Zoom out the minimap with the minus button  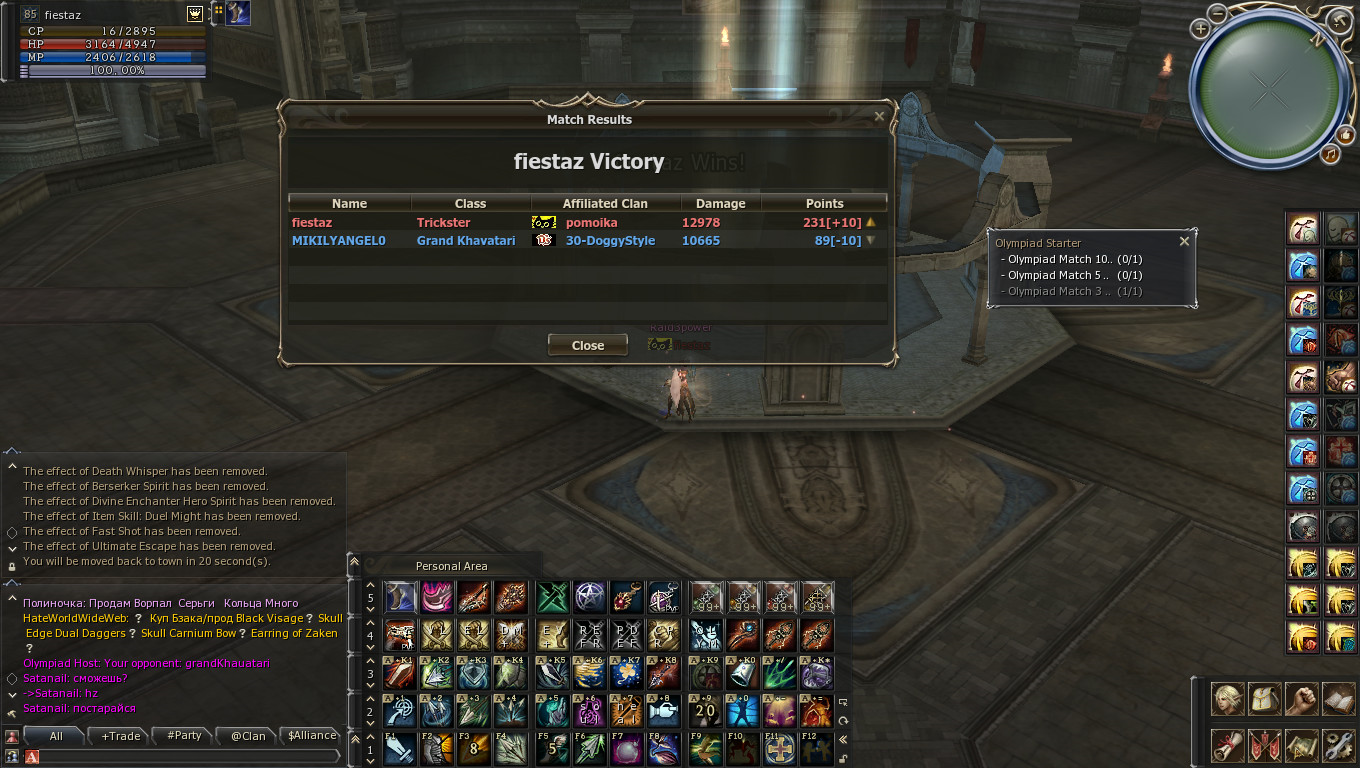1217,13
